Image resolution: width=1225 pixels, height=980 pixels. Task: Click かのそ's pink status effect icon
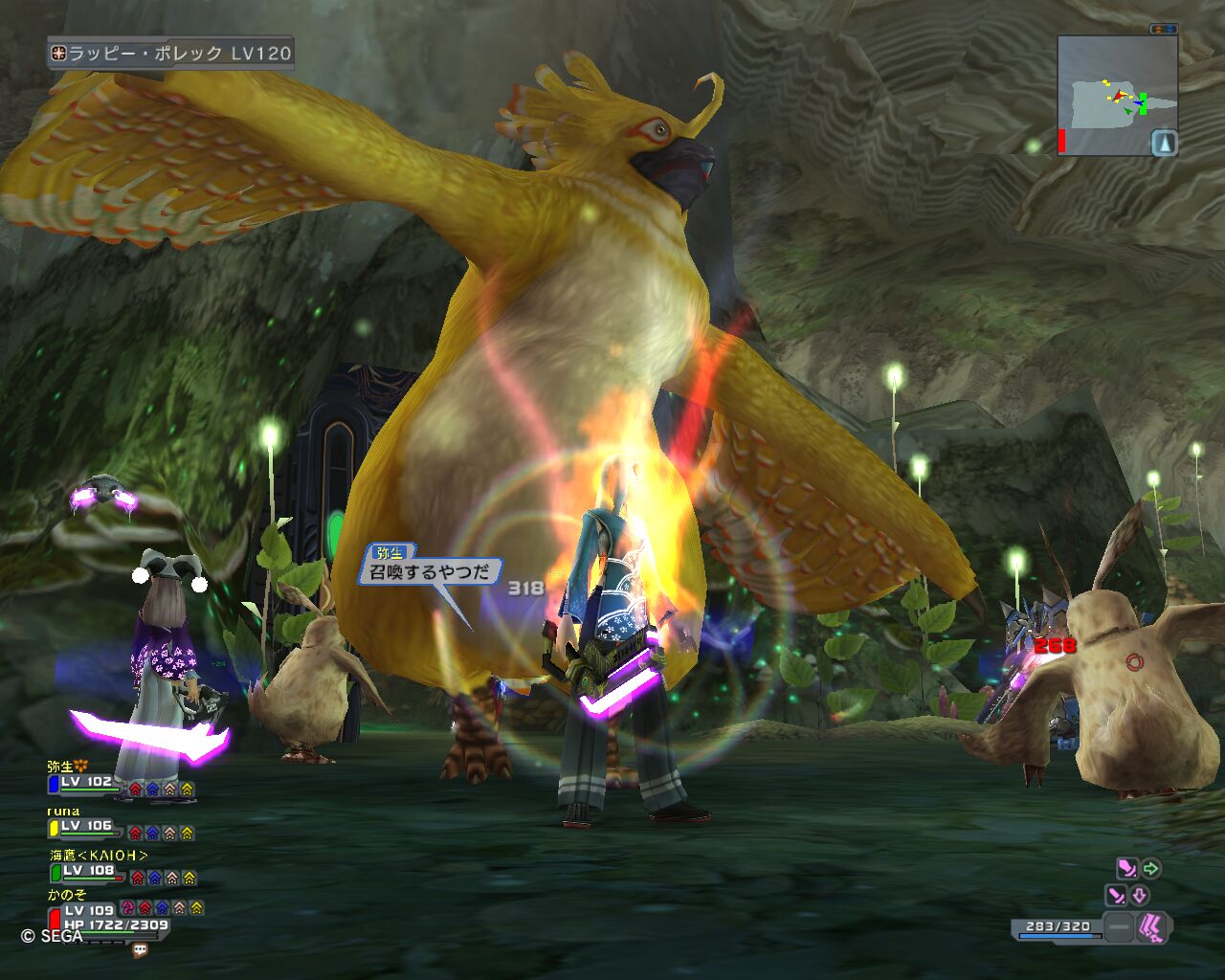coord(127,907)
